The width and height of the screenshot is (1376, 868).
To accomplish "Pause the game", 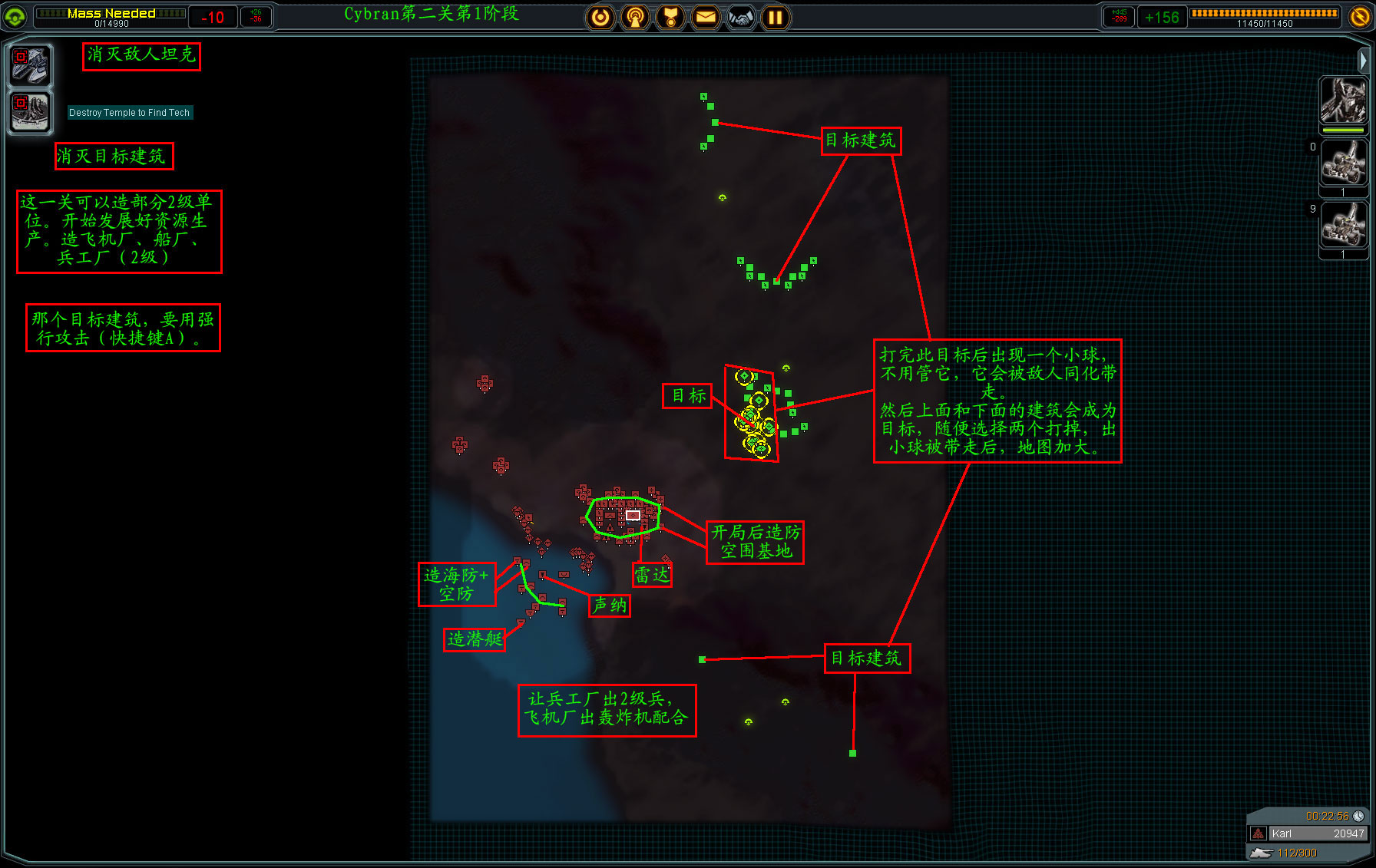I will pos(776,17).
